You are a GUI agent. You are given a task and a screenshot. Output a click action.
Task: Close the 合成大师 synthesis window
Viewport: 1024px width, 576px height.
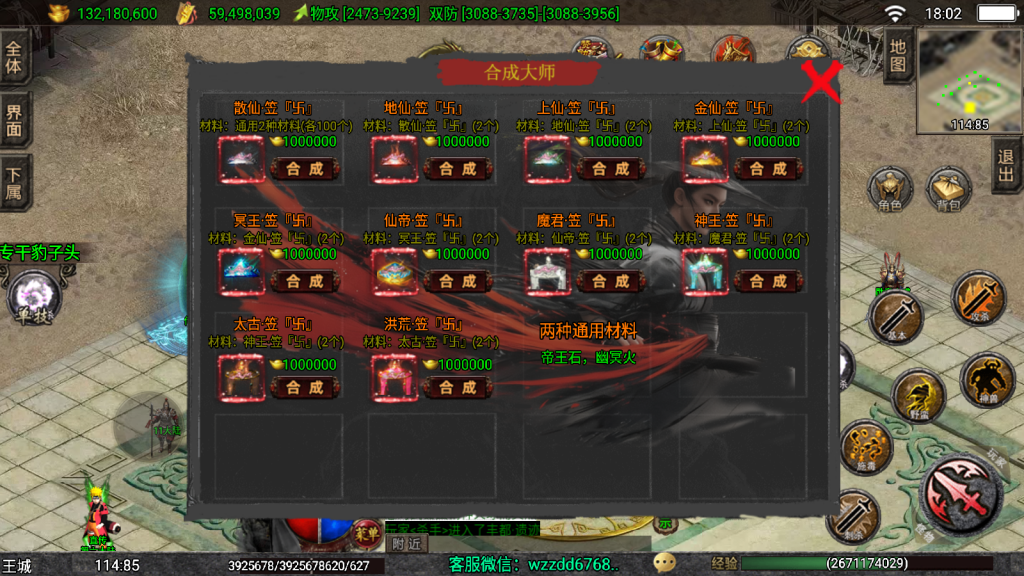[822, 82]
